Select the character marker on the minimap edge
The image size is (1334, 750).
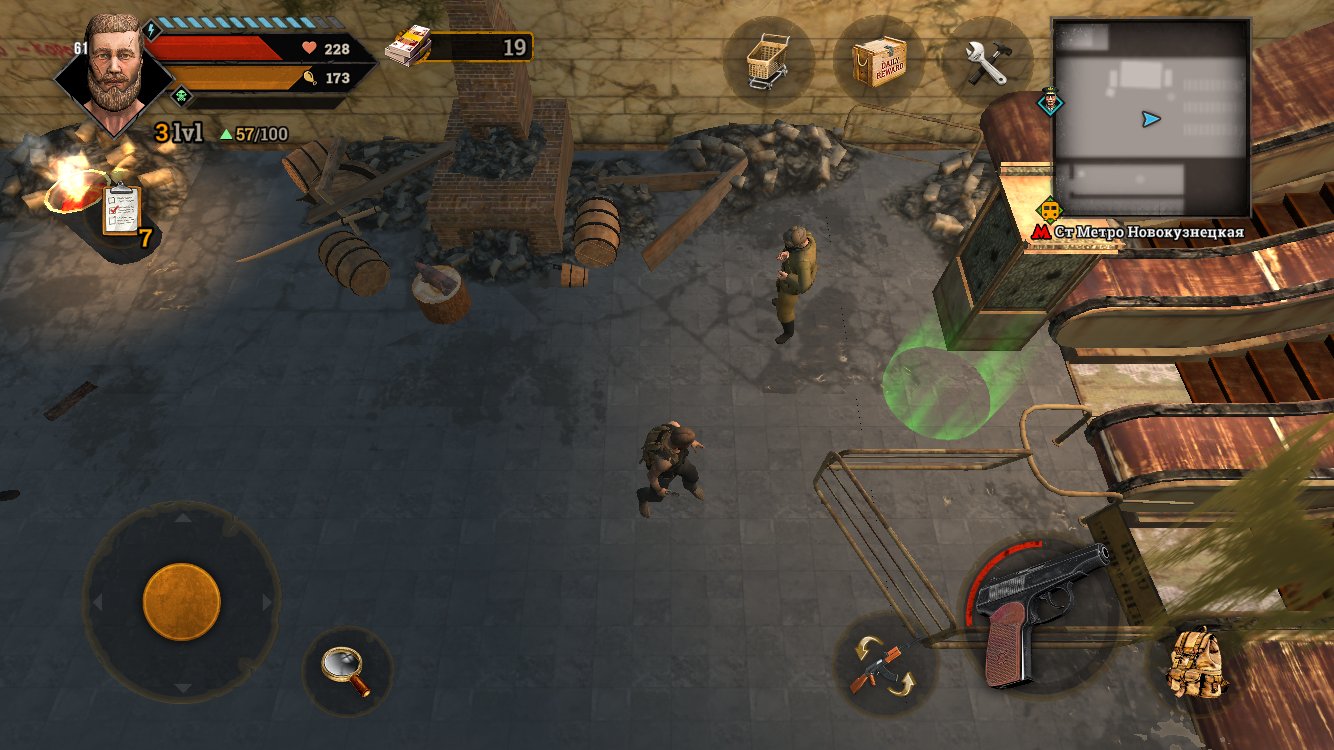1051,101
